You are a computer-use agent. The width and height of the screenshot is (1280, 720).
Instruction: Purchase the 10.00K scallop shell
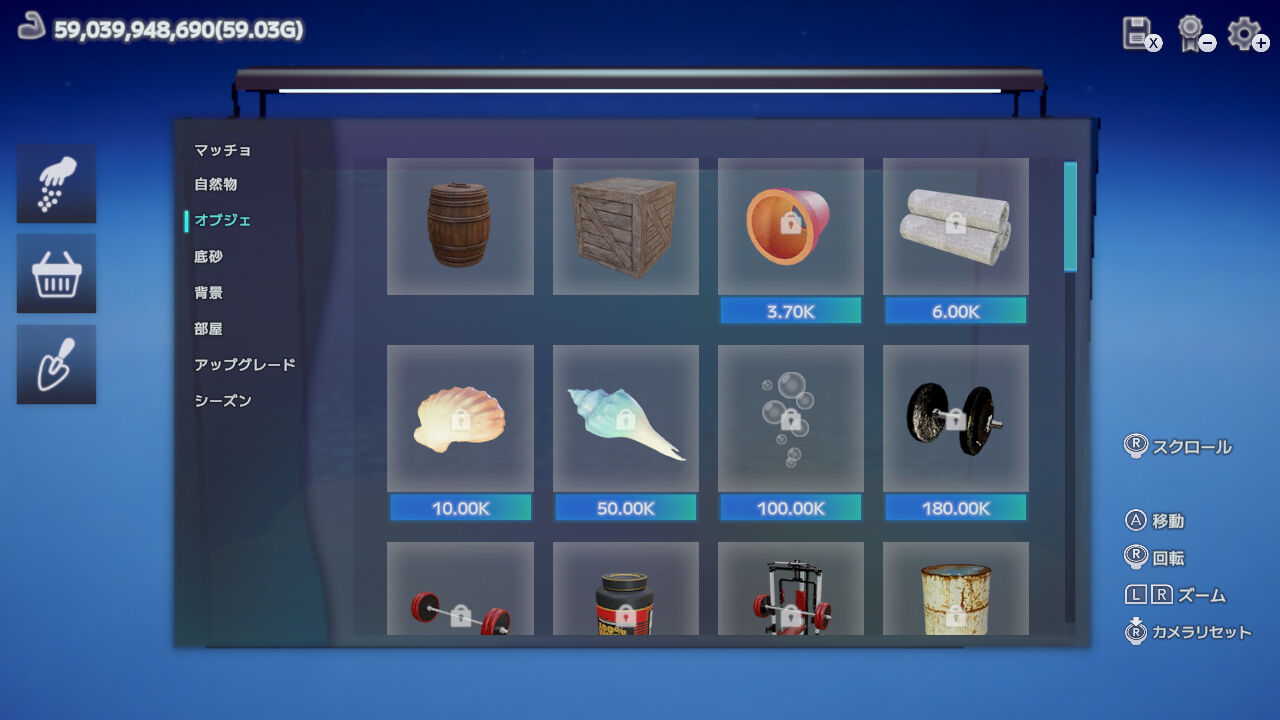[x=460, y=508]
